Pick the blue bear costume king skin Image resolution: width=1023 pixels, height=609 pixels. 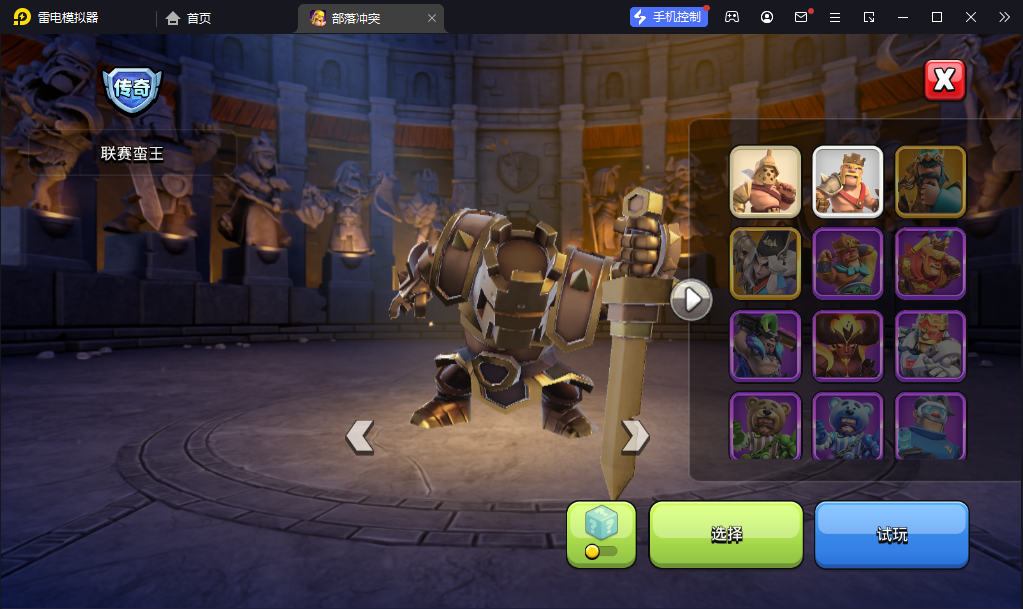coord(848,426)
